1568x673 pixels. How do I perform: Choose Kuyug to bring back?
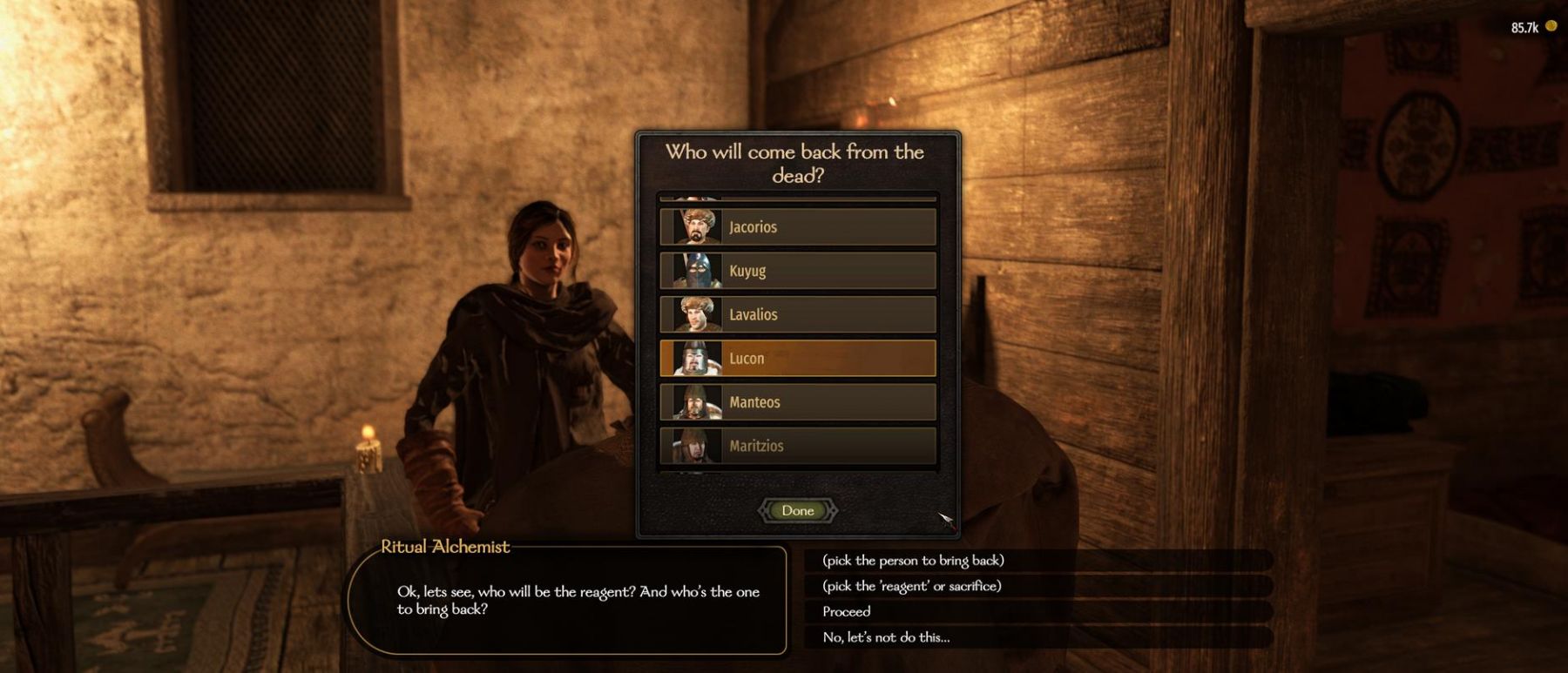coord(797,271)
